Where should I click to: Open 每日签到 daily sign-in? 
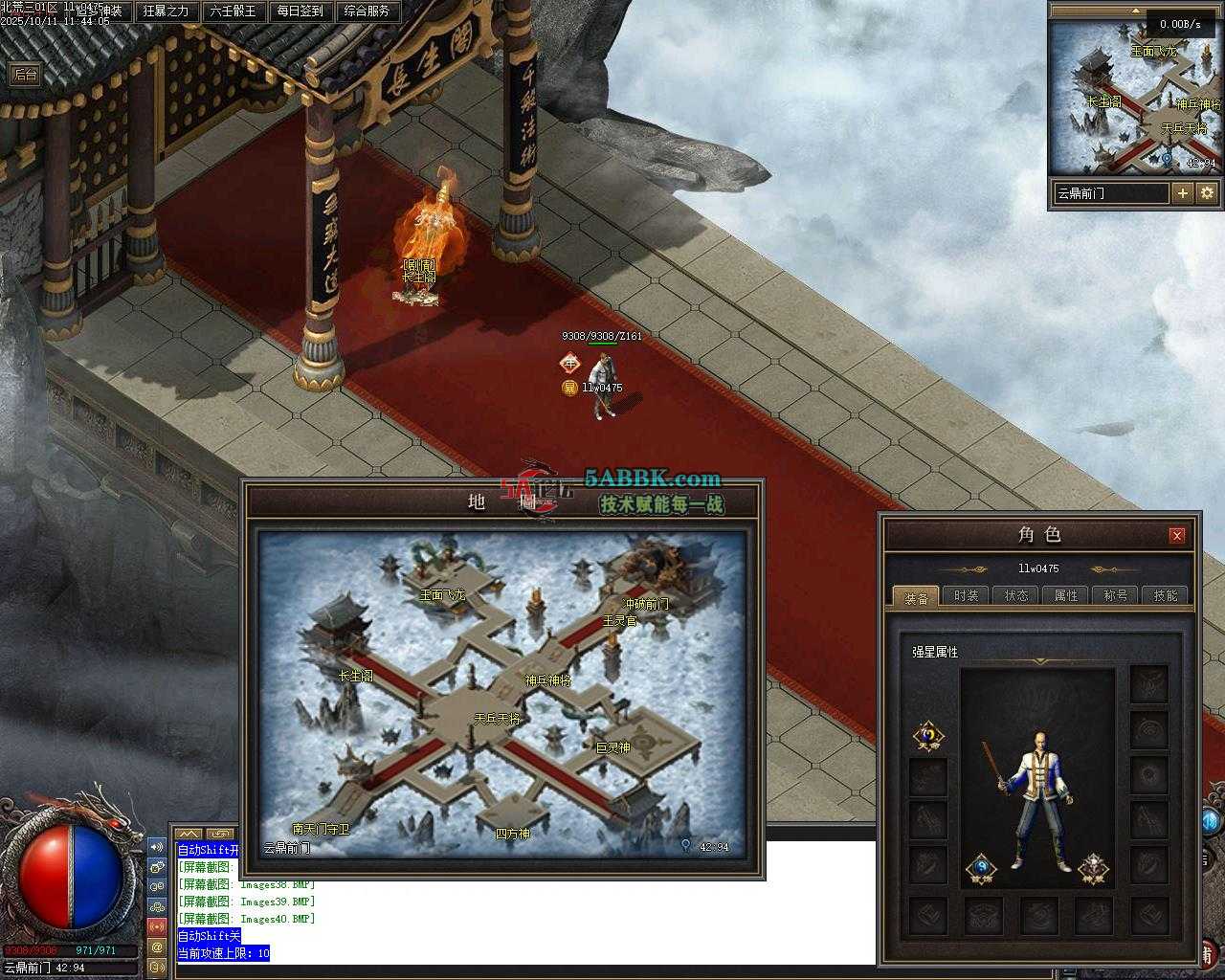point(300,11)
